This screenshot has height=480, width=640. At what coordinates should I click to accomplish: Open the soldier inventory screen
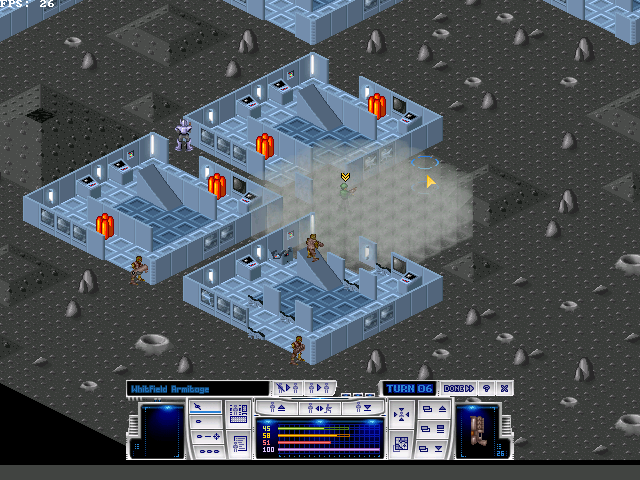point(238,414)
